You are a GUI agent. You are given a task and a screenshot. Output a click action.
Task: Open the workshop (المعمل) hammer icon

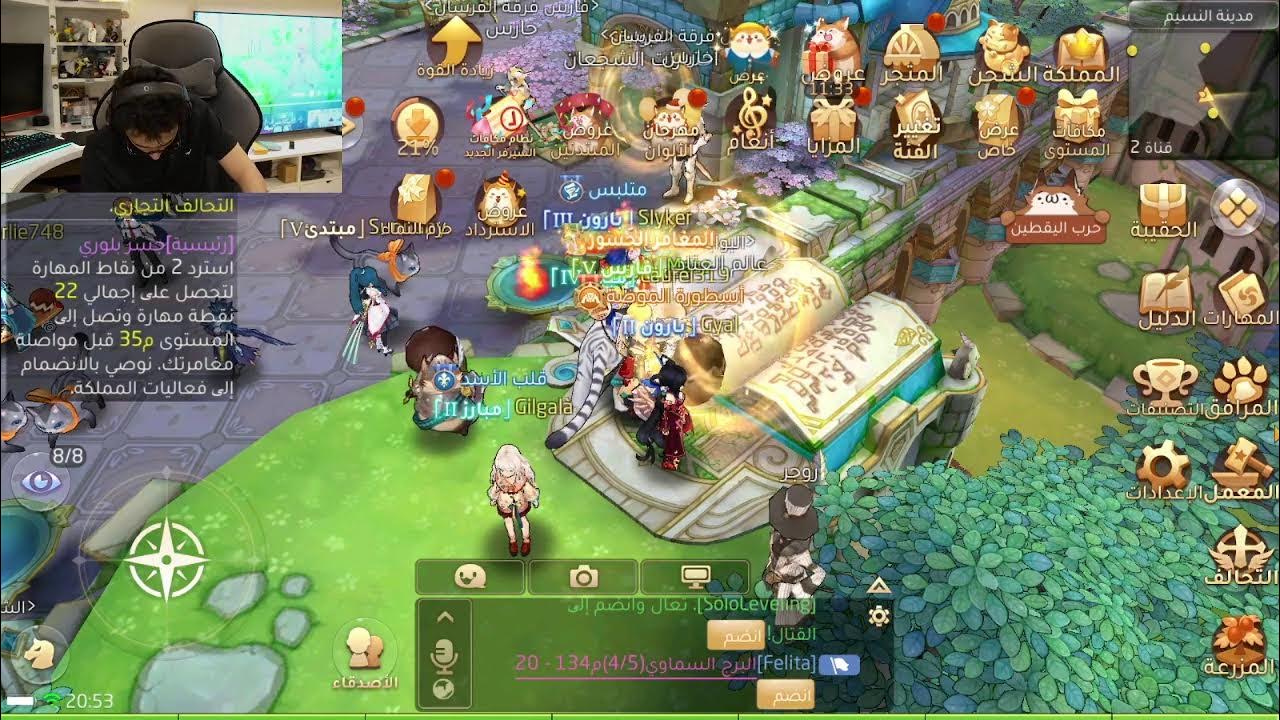1243,466
